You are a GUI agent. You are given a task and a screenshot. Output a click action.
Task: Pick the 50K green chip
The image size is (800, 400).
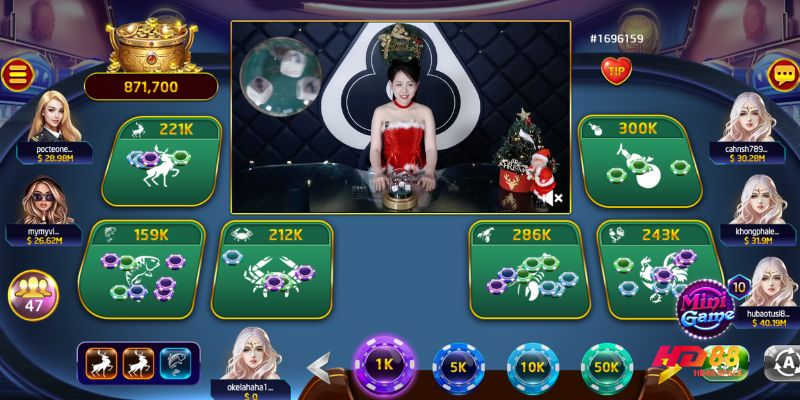(606, 366)
